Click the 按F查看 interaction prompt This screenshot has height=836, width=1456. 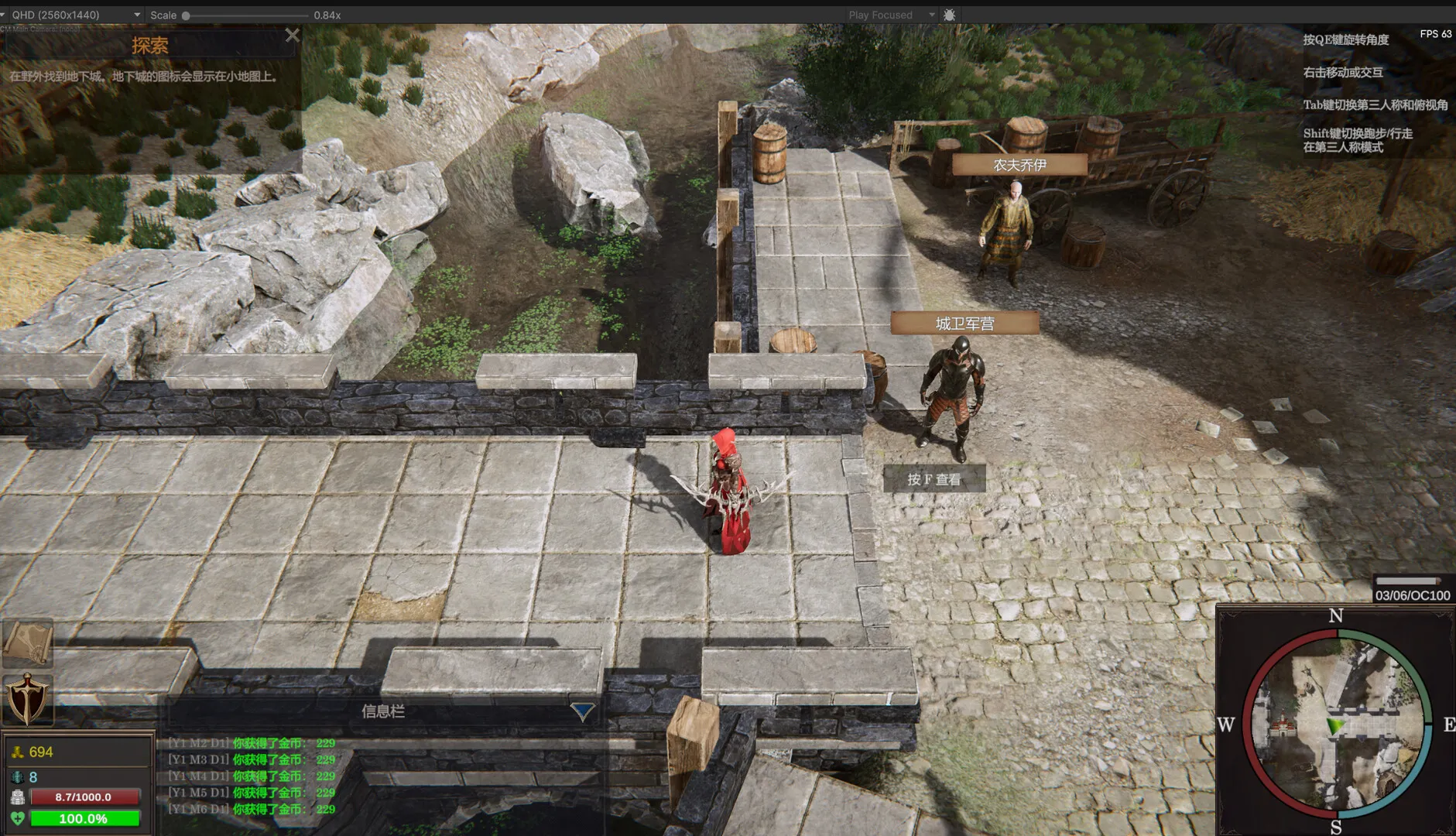point(934,479)
